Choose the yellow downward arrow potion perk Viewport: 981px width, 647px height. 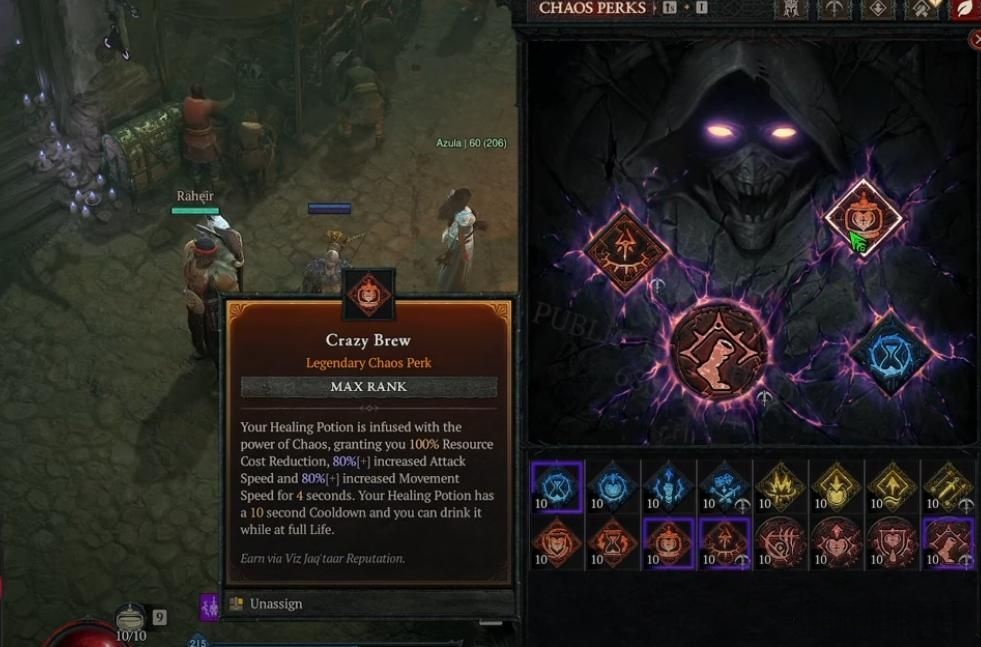click(x=836, y=487)
